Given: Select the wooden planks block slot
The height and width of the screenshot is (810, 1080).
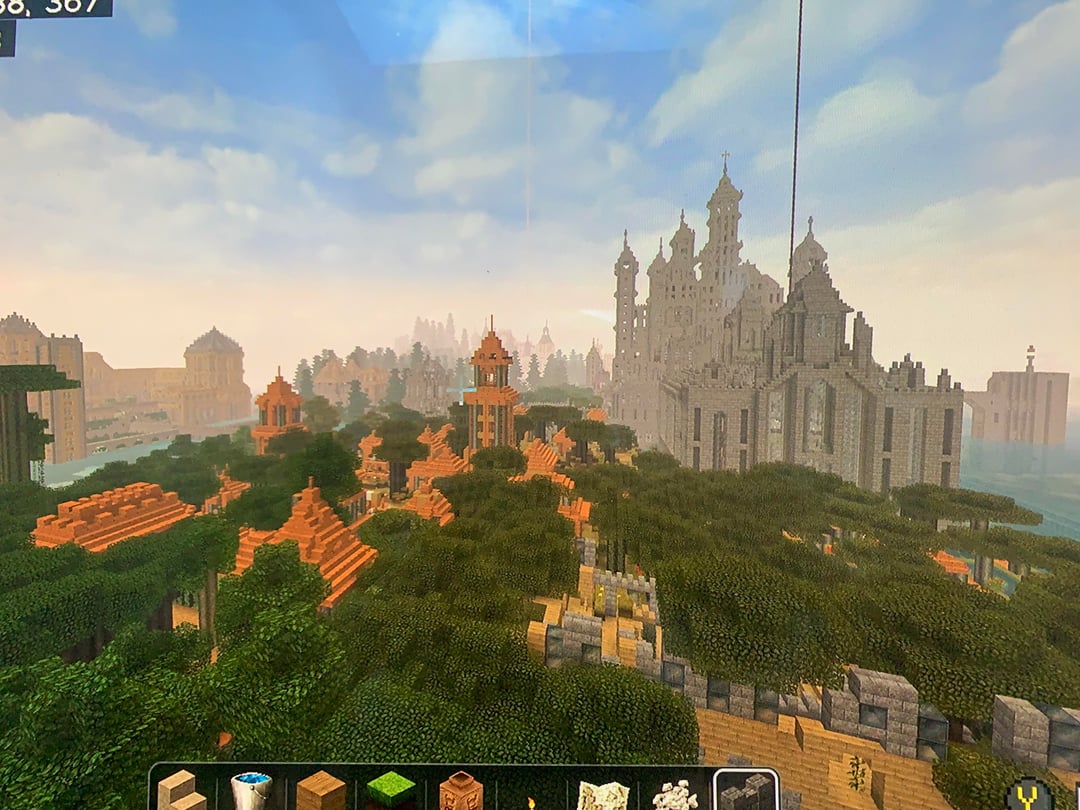Looking at the screenshot, I should tap(321, 791).
